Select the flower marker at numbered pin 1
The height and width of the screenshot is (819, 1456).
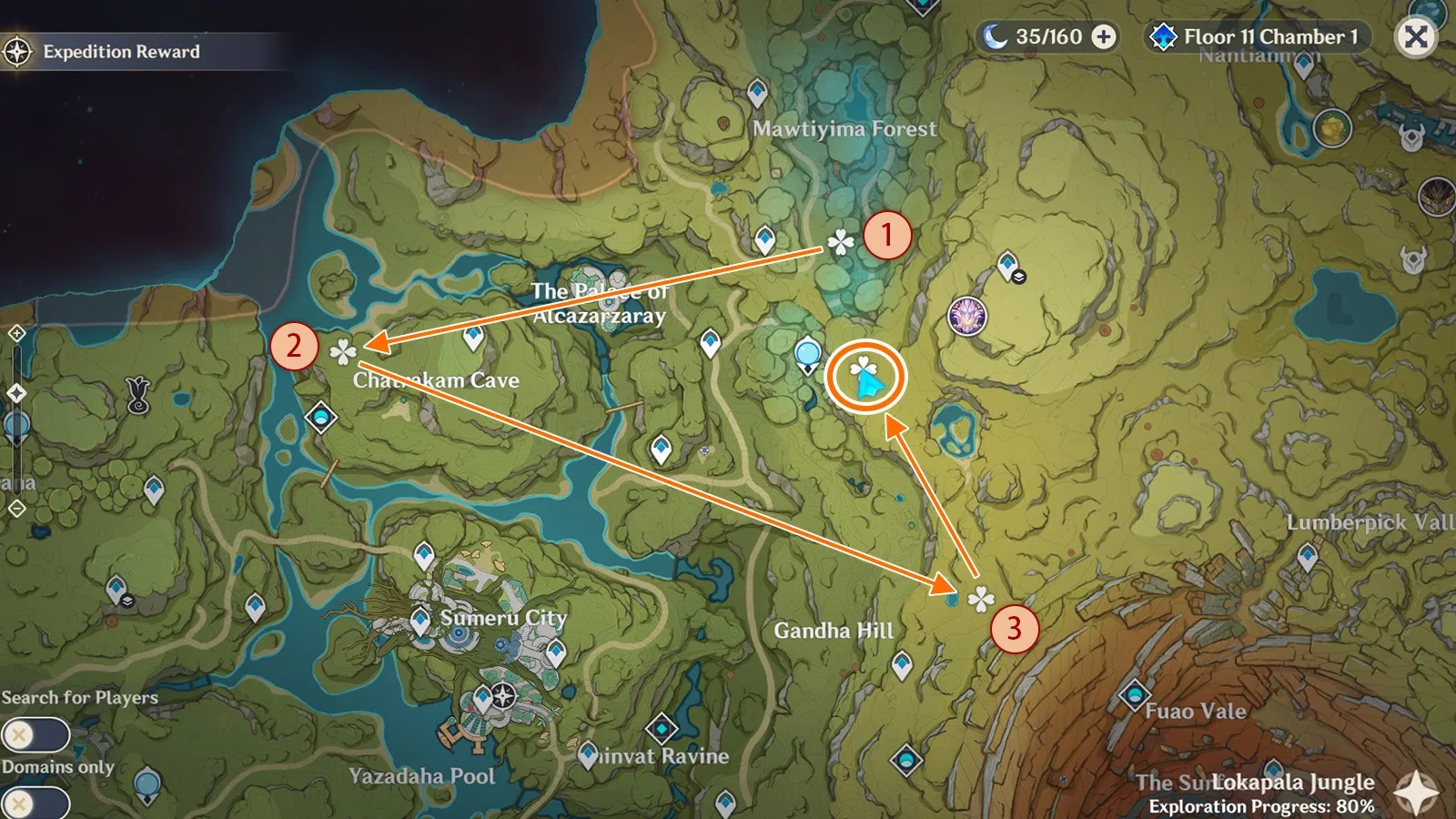pos(841,242)
